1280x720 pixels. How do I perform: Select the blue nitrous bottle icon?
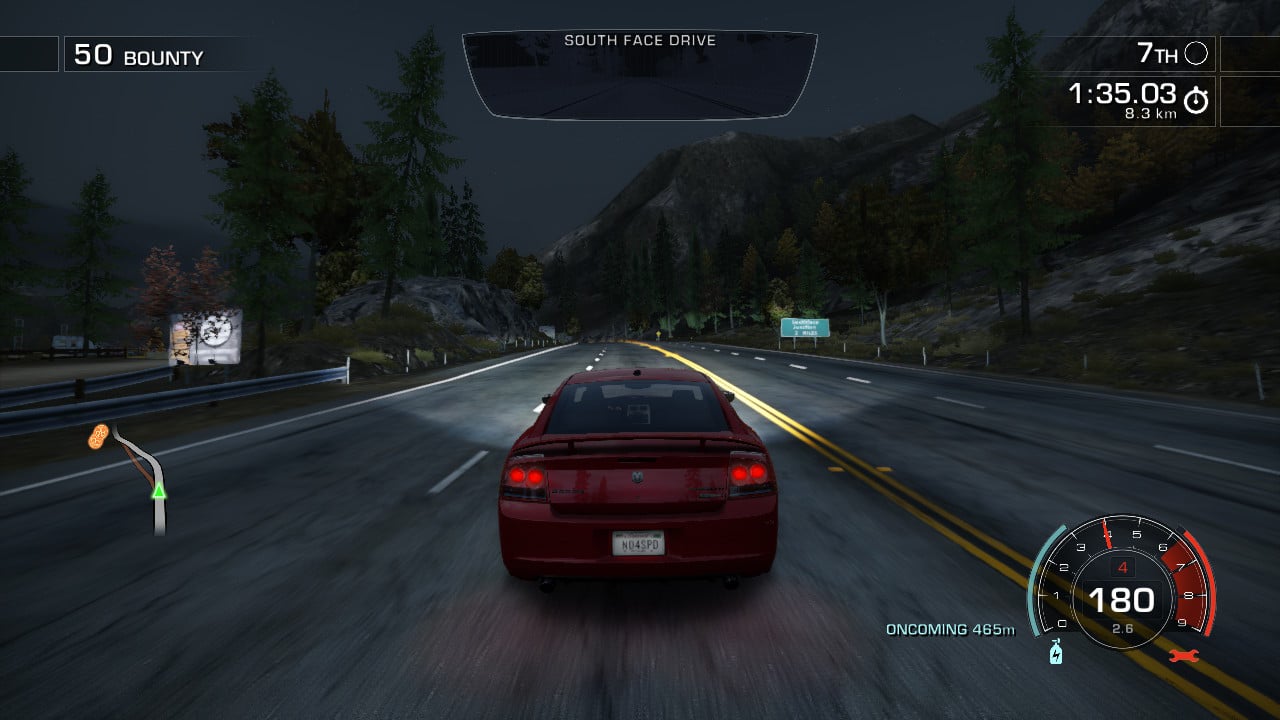[1055, 651]
